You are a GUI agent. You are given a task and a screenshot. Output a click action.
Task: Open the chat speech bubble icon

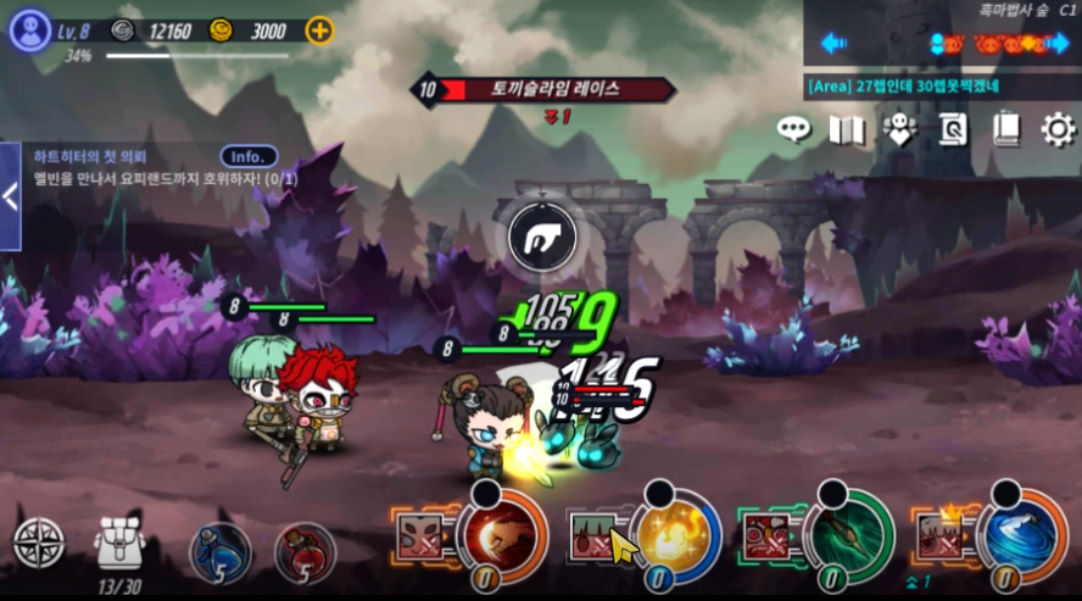pyautogui.click(x=794, y=129)
